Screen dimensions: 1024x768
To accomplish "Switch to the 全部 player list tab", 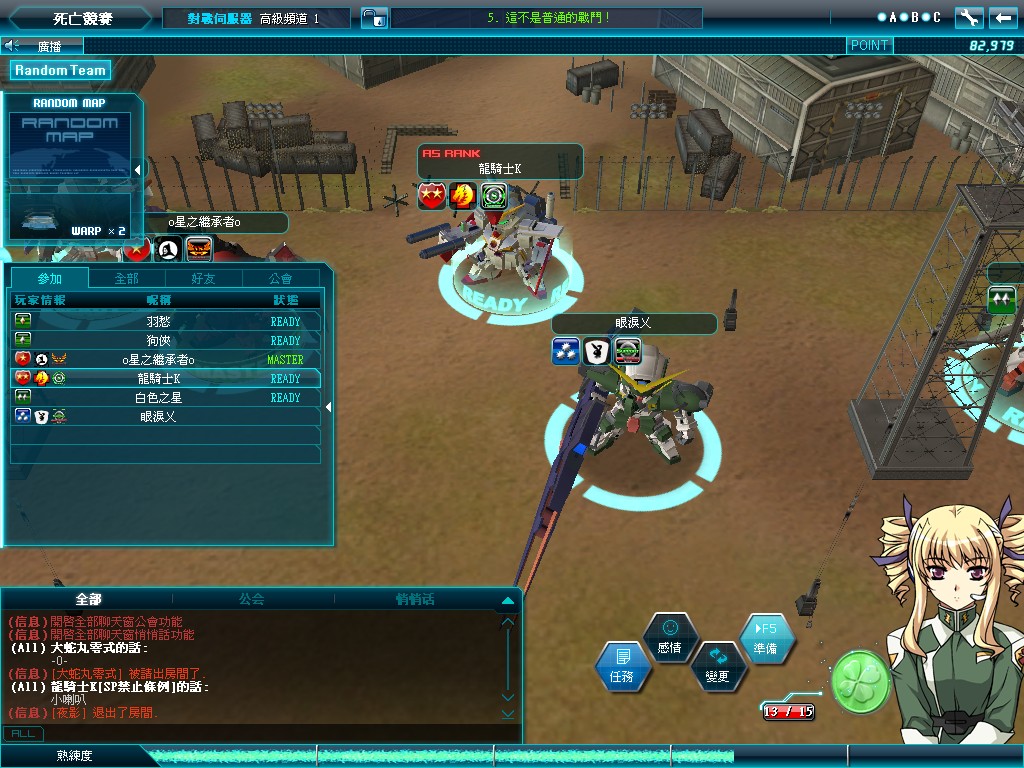I will click(126, 278).
